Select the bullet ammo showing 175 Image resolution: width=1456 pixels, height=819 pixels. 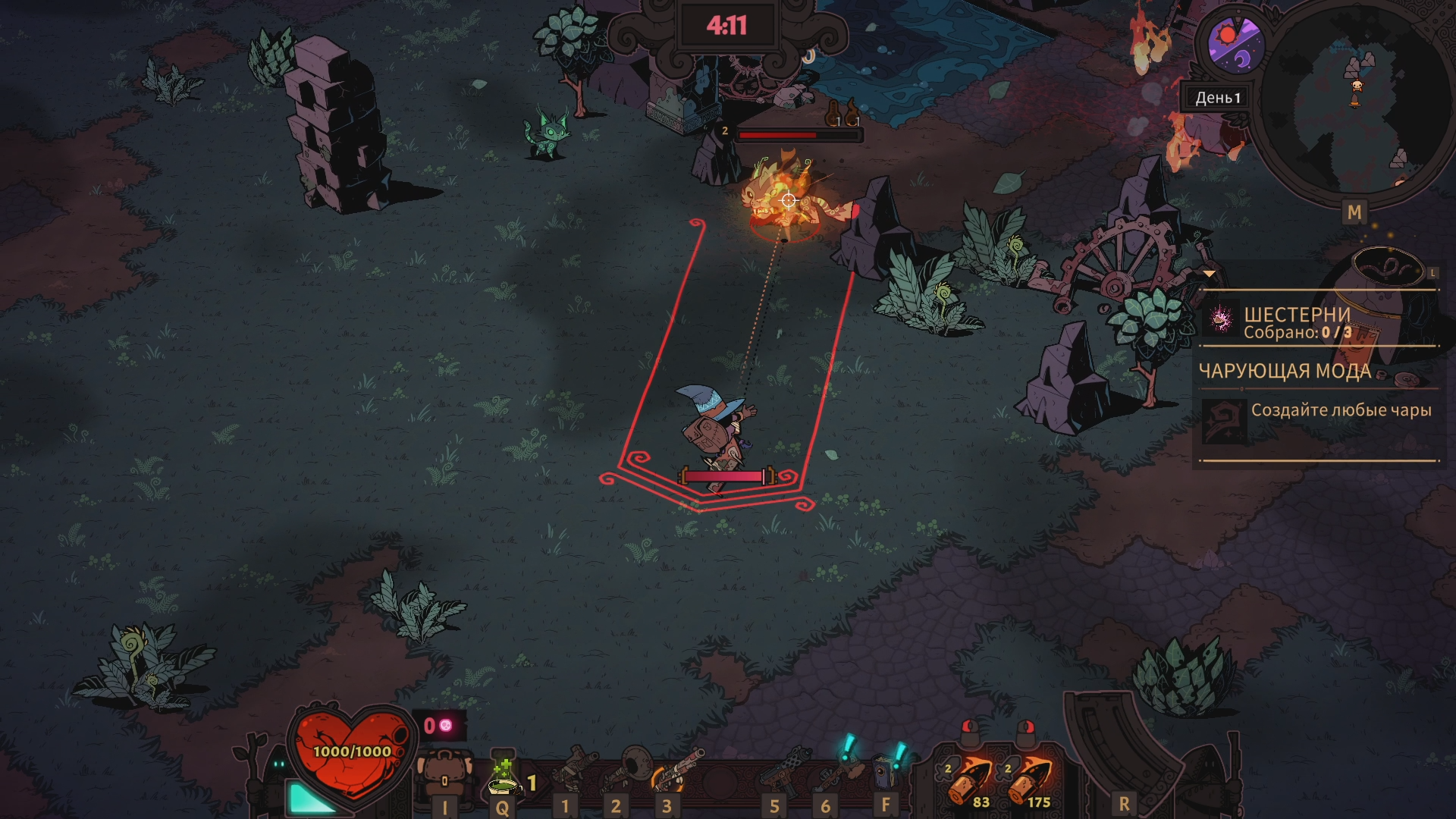pos(1030,781)
